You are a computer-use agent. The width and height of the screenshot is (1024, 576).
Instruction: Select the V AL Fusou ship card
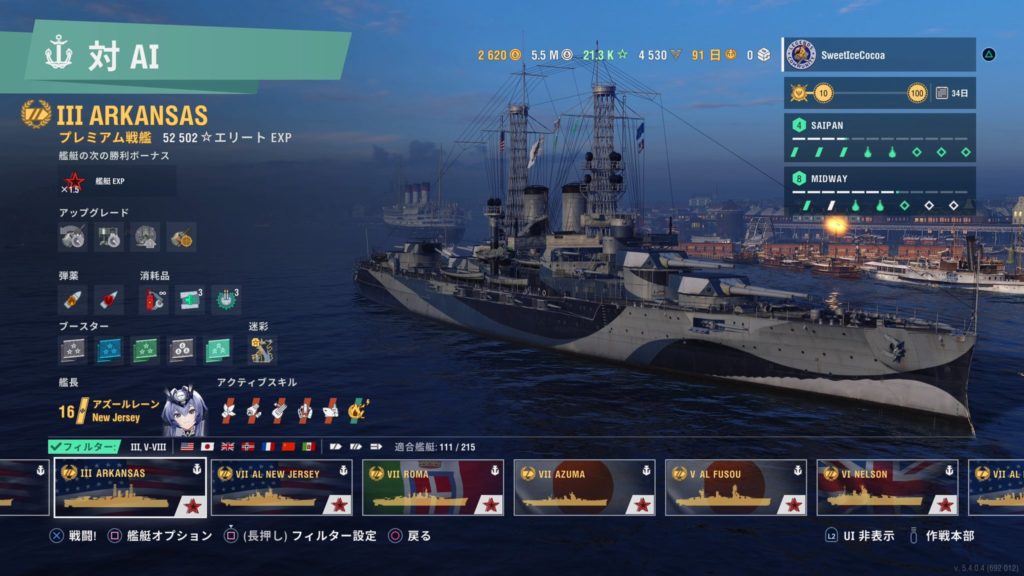[x=735, y=488]
